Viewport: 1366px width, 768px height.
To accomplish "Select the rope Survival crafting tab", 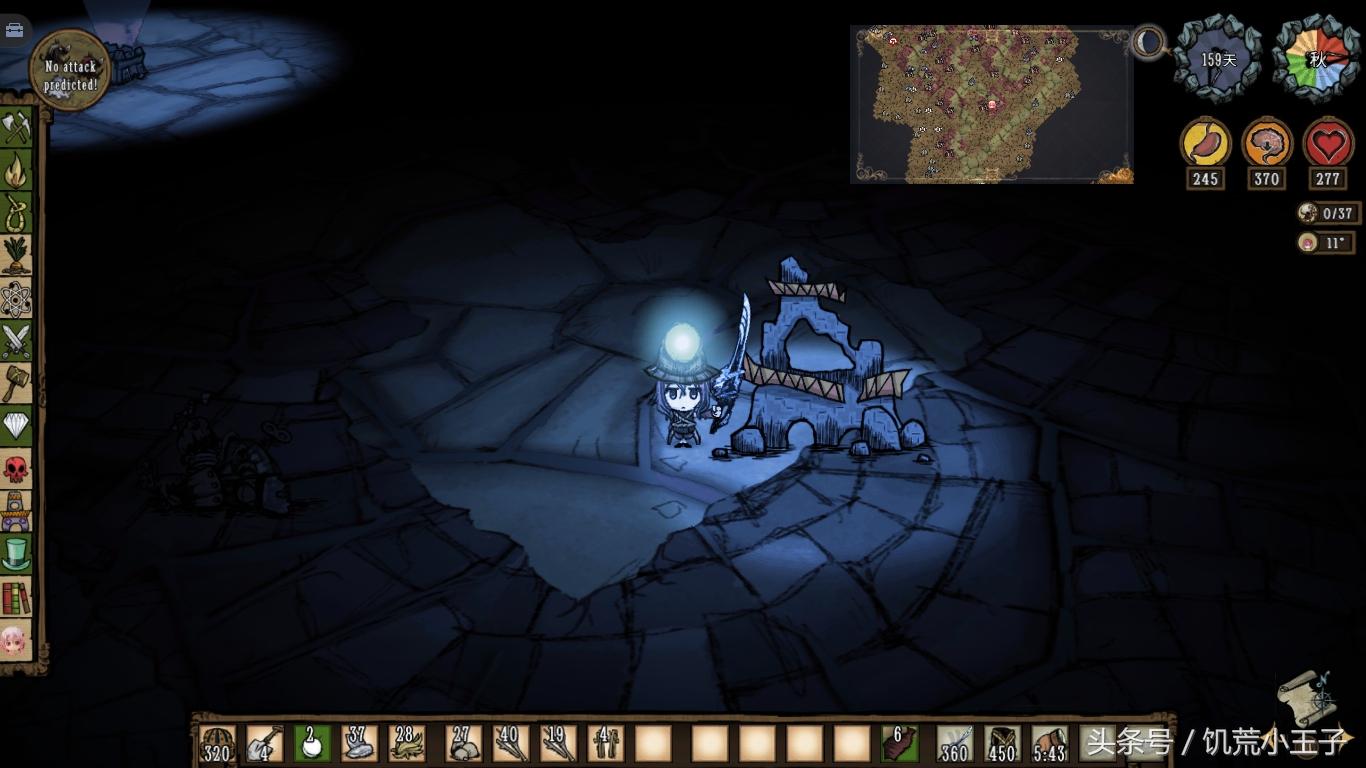I will click(17, 213).
